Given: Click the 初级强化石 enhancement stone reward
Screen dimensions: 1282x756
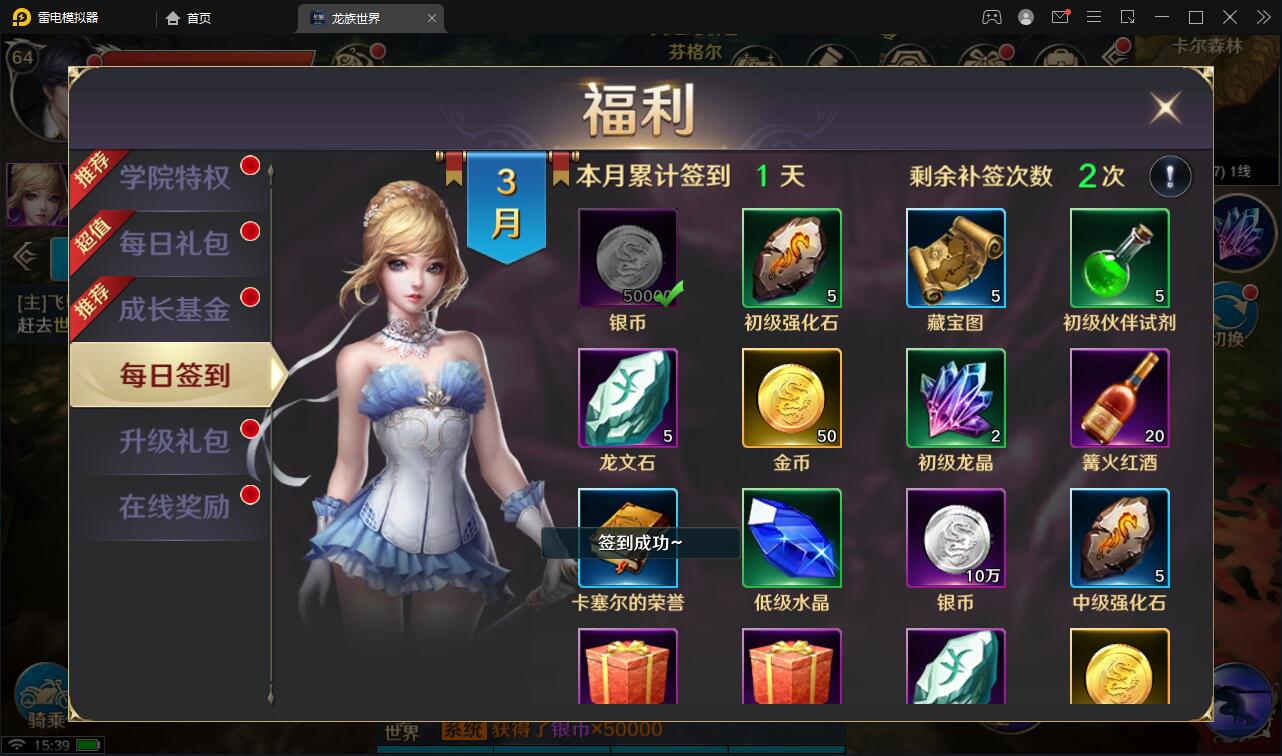Looking at the screenshot, I should [791, 258].
